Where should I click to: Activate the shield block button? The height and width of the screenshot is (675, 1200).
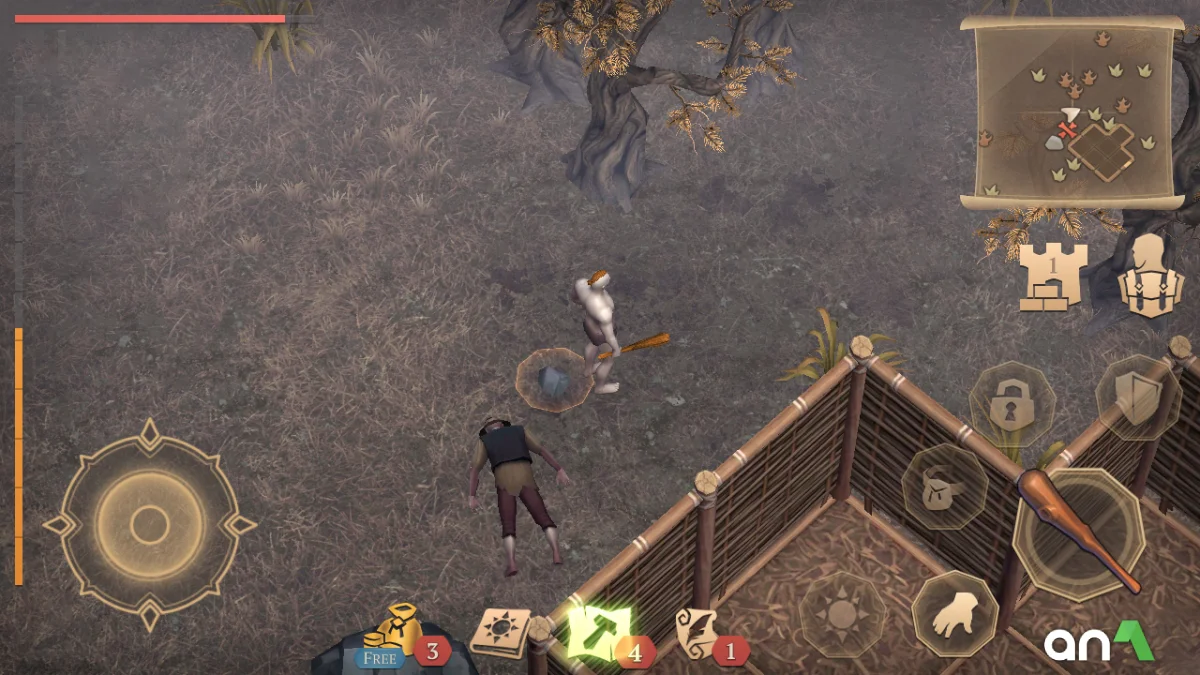(x=1138, y=397)
